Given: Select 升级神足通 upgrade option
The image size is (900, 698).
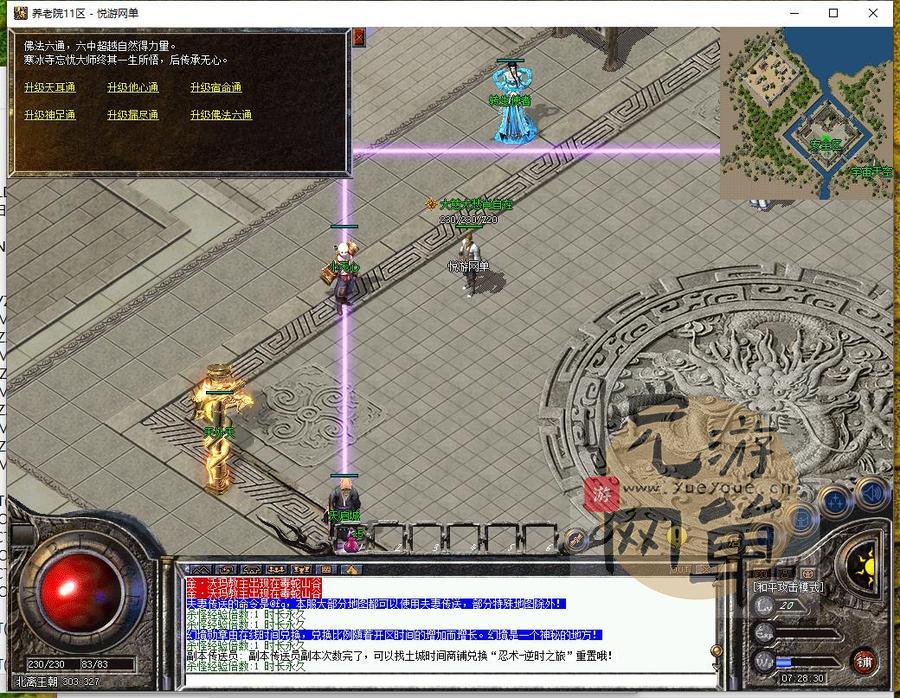Looking at the screenshot, I should [x=50, y=115].
